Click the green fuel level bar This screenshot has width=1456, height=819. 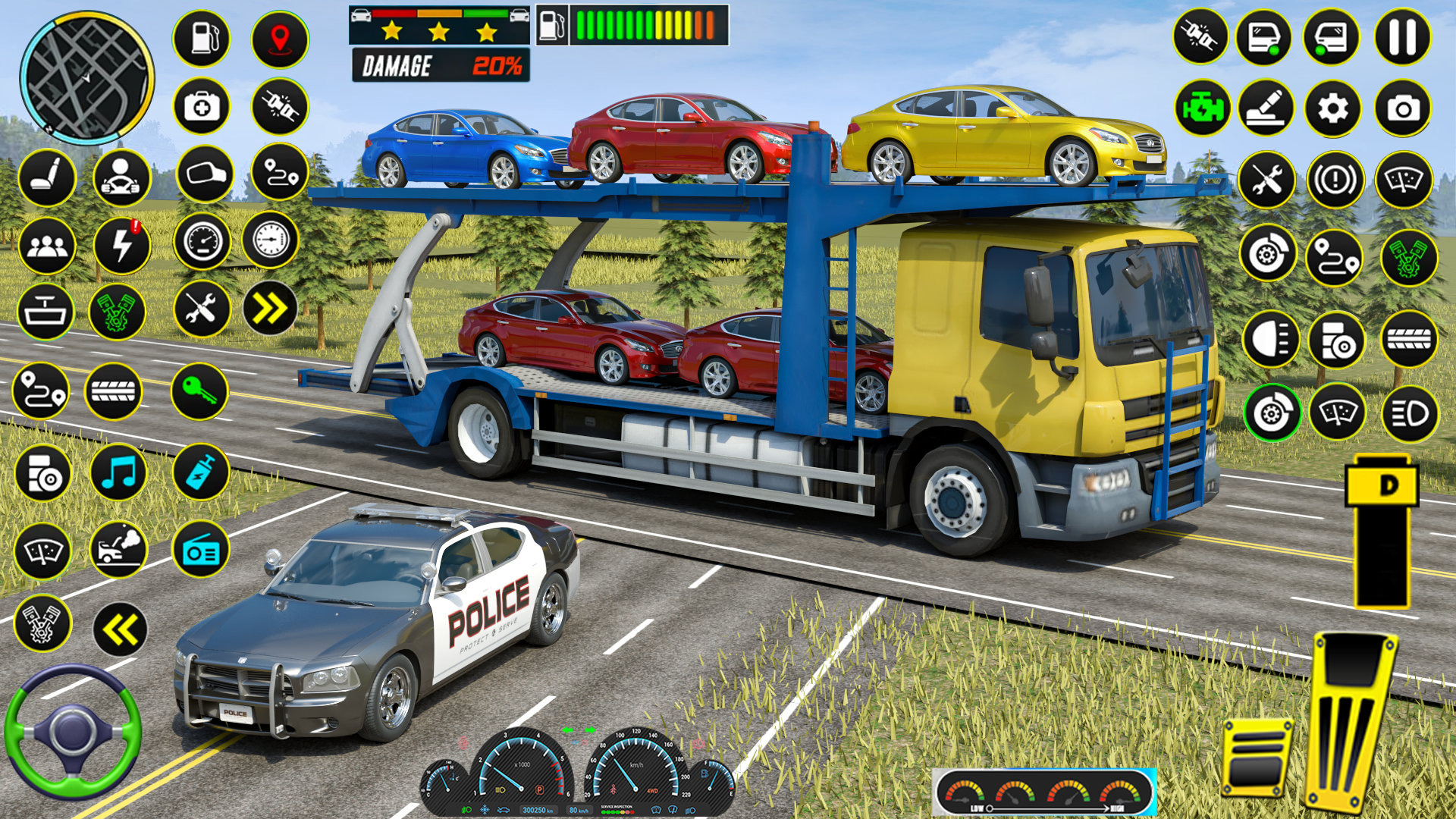(x=614, y=24)
